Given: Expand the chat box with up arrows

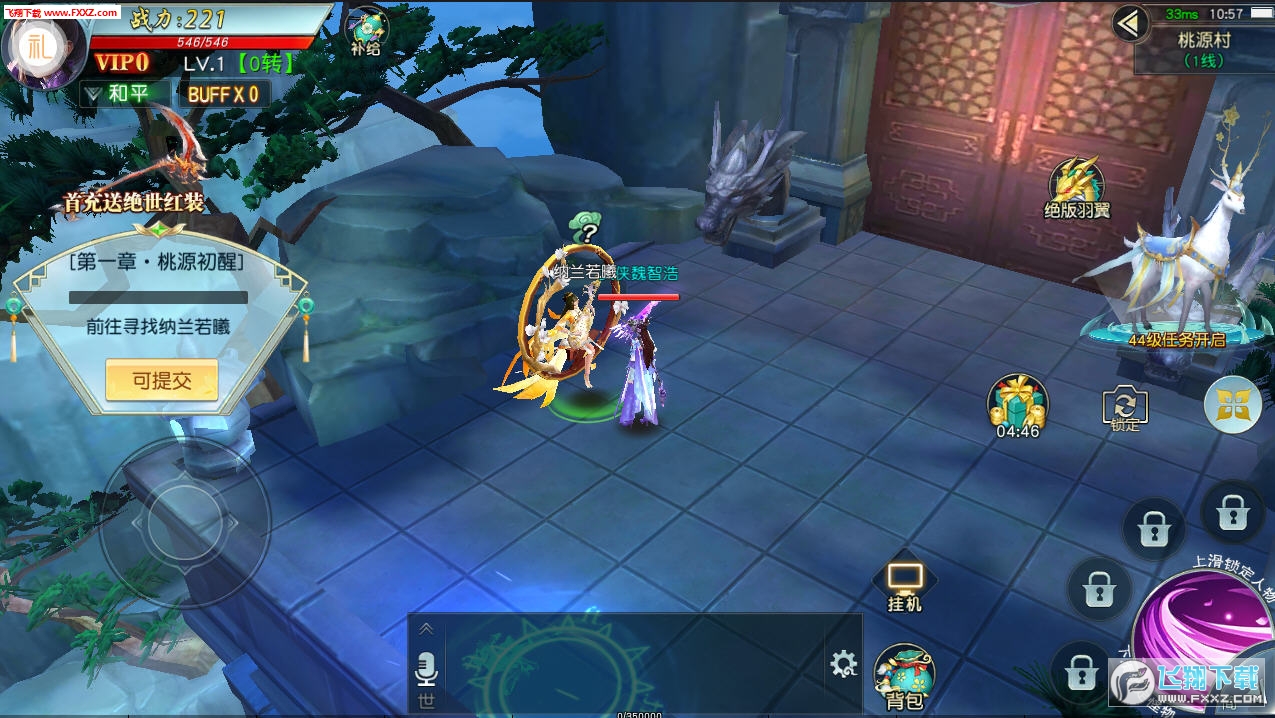Looking at the screenshot, I should tap(426, 629).
